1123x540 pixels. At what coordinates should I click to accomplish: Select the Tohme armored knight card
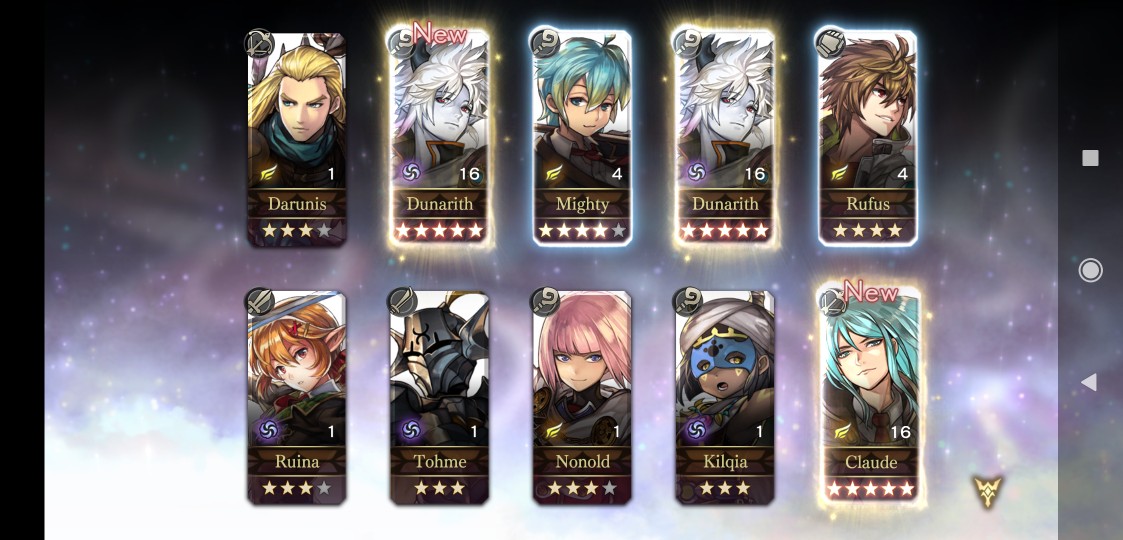[440, 397]
